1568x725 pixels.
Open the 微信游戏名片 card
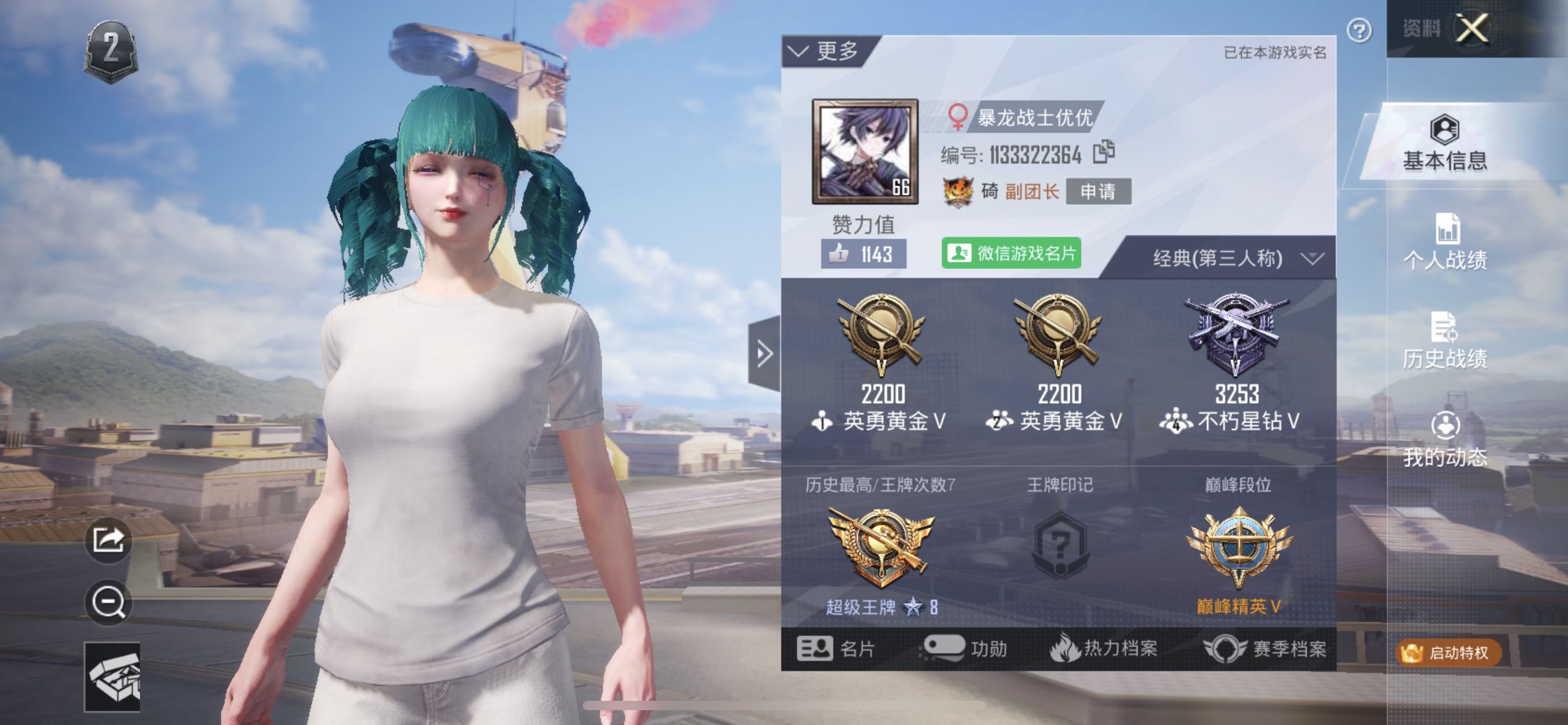(1011, 253)
